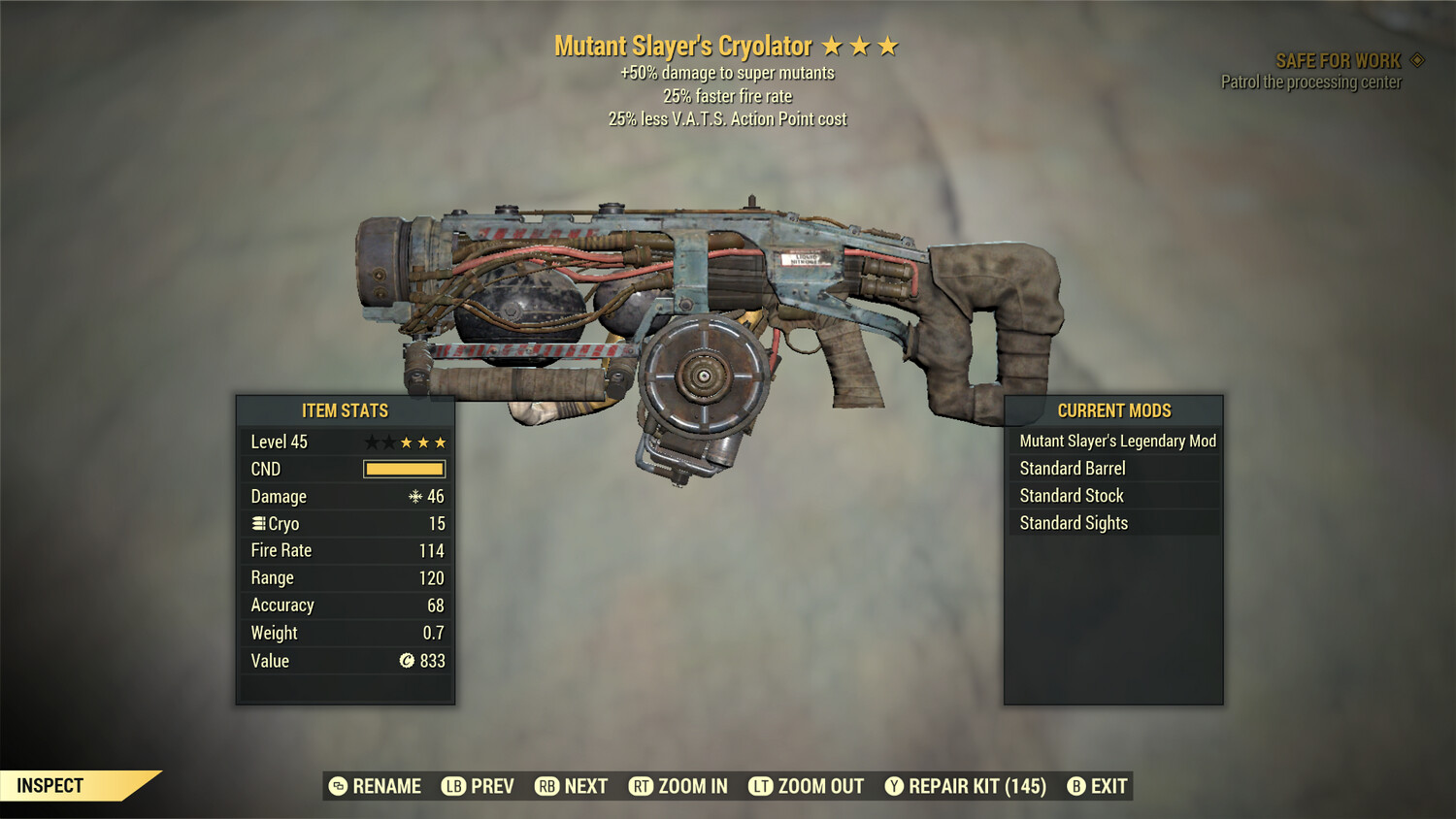Expand the Mutant Slayer's Legendary Mod entry
Image resolution: width=1456 pixels, height=819 pixels.
coord(1116,441)
